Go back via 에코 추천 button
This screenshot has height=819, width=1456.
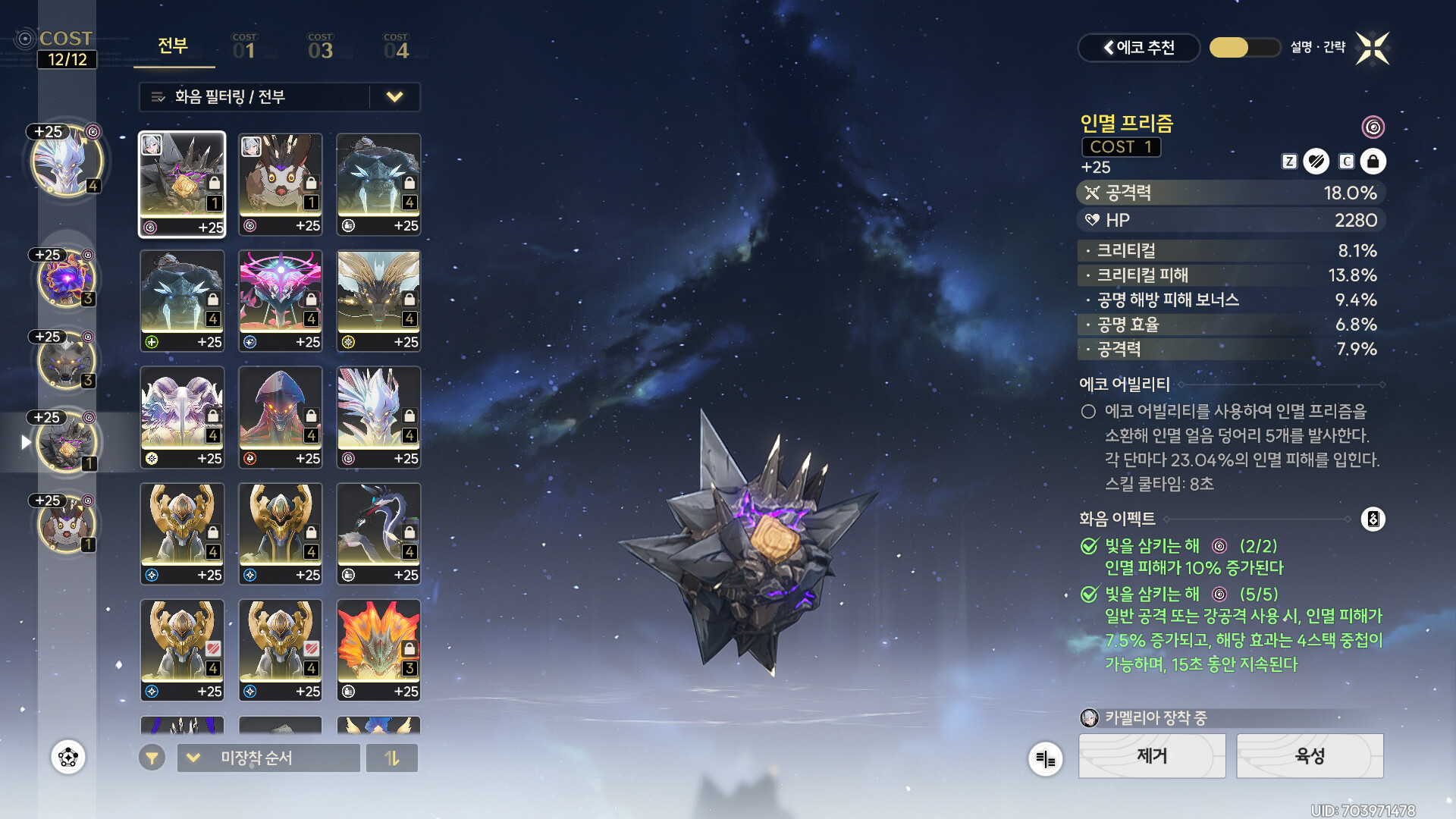1138,48
